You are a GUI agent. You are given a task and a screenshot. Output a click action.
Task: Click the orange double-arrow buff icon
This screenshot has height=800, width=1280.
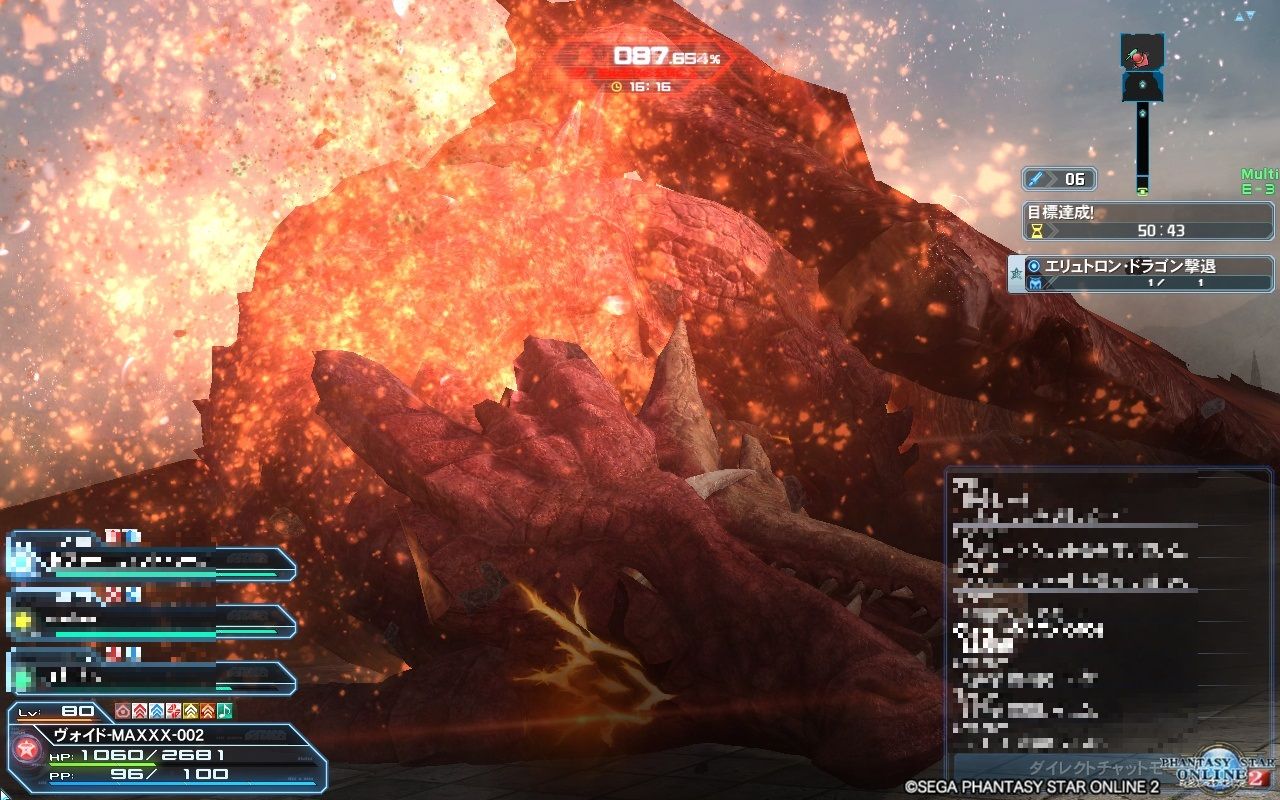tap(208, 710)
